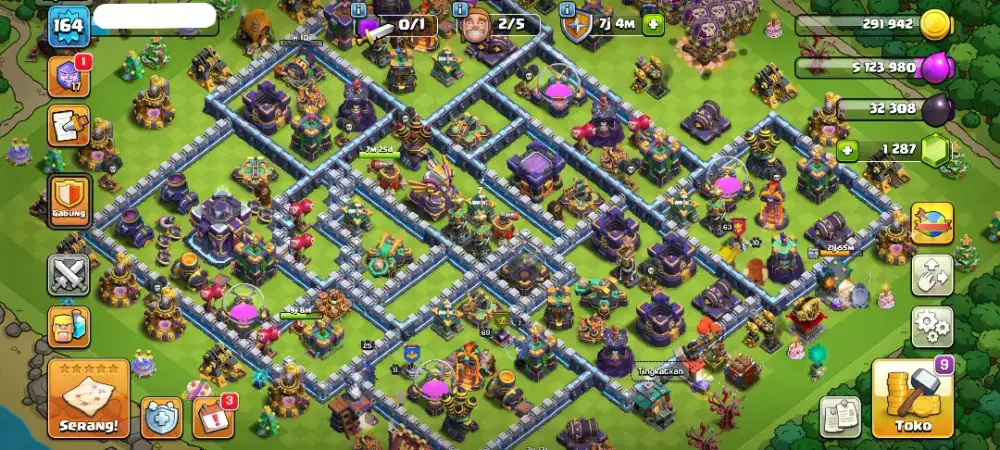The image size is (1000, 450).
Task: Click the player level 164 badge
Action: (69, 24)
